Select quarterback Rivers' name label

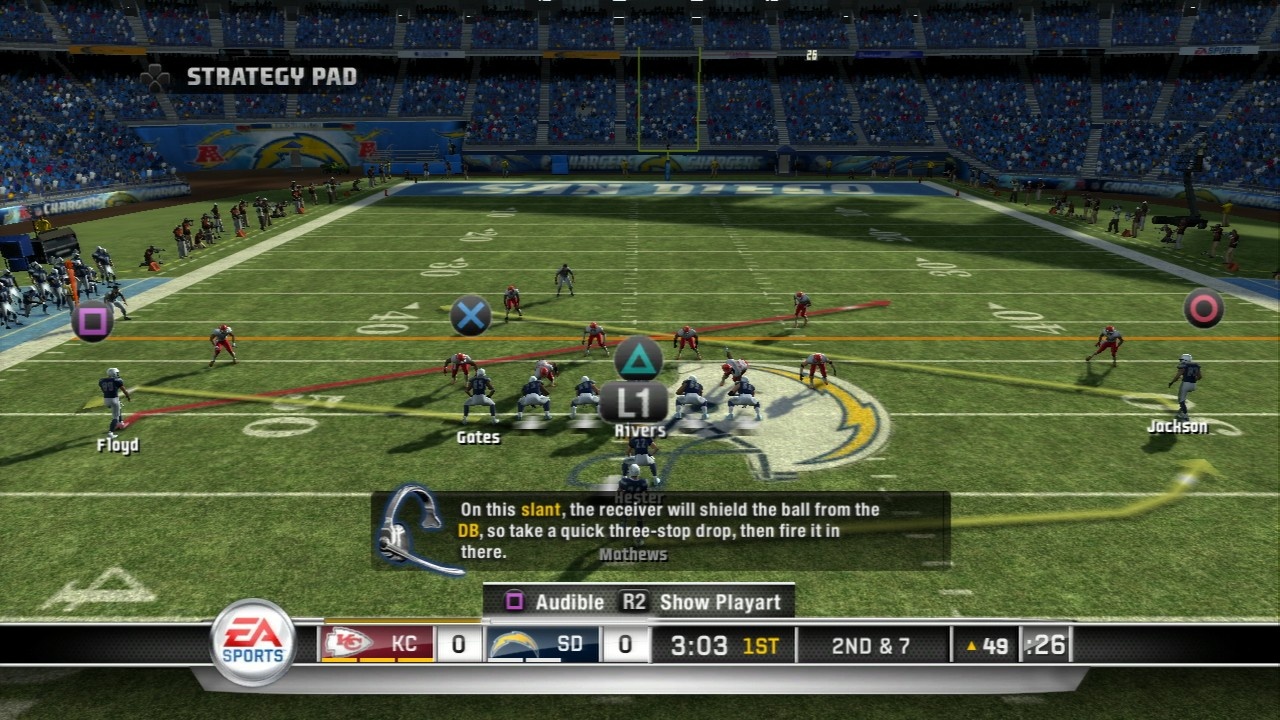coord(640,431)
